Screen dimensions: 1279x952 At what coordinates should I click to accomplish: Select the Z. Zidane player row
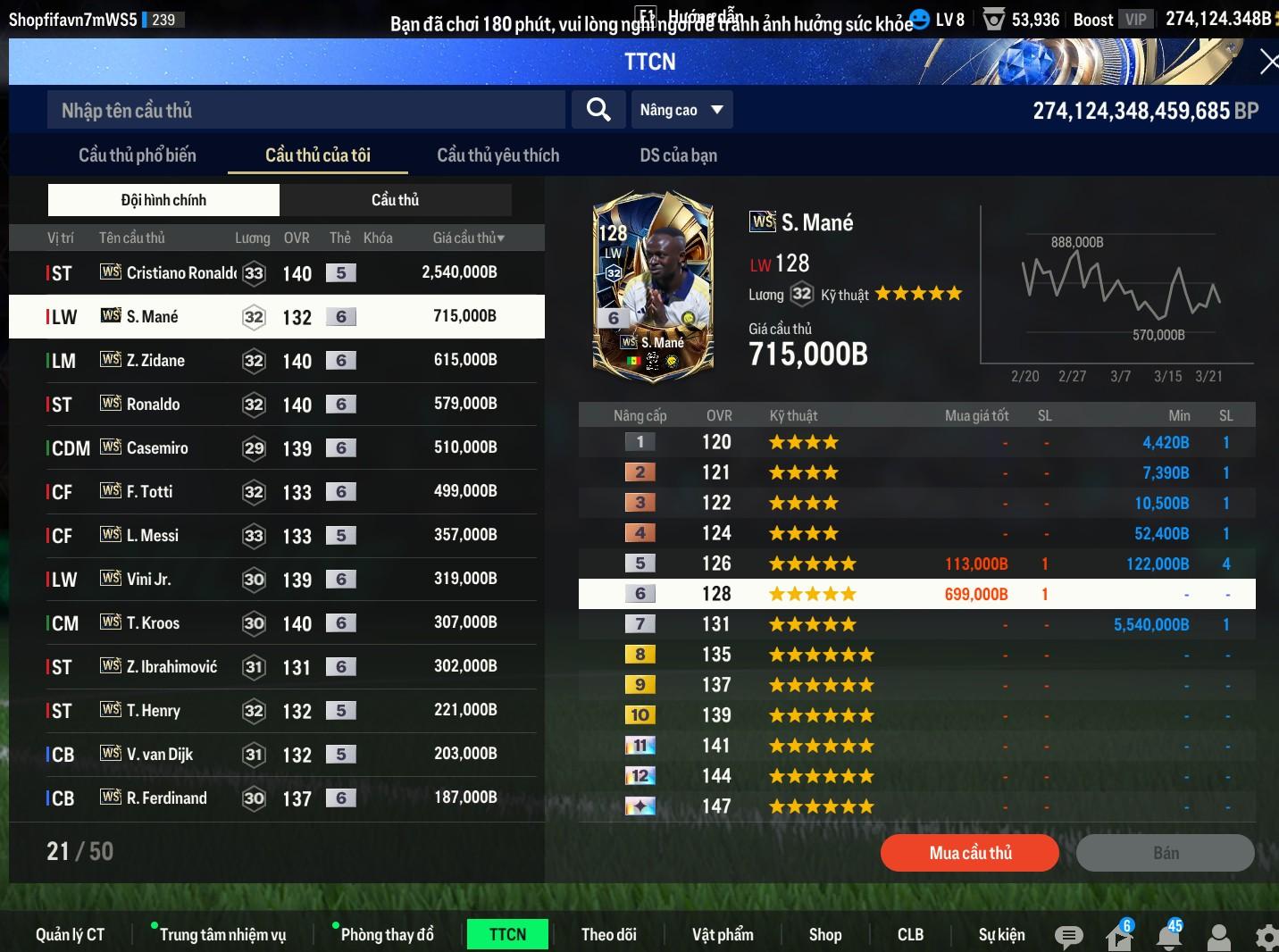tap(276, 360)
